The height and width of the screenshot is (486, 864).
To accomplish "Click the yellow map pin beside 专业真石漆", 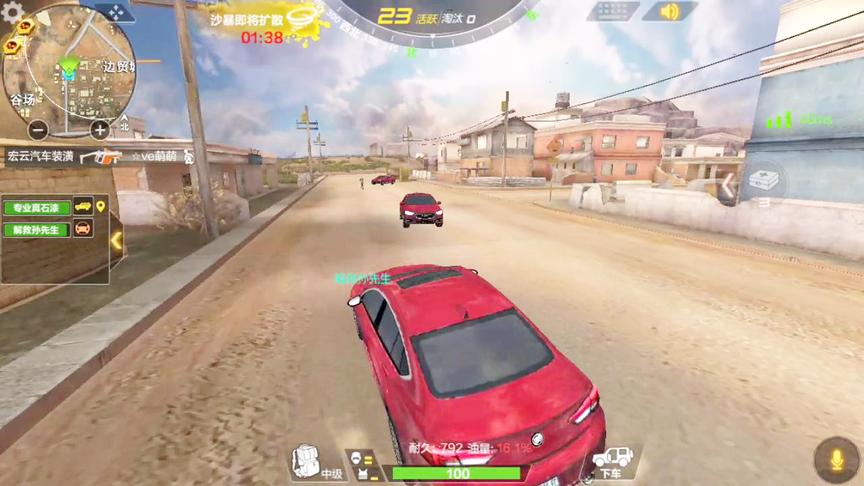I will pyautogui.click(x=101, y=207).
